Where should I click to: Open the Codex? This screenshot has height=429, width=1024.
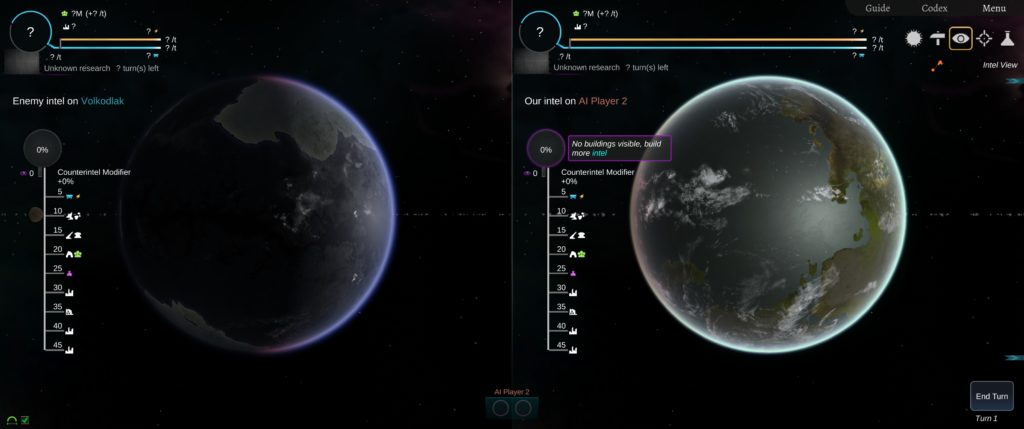pyautogui.click(x=935, y=8)
